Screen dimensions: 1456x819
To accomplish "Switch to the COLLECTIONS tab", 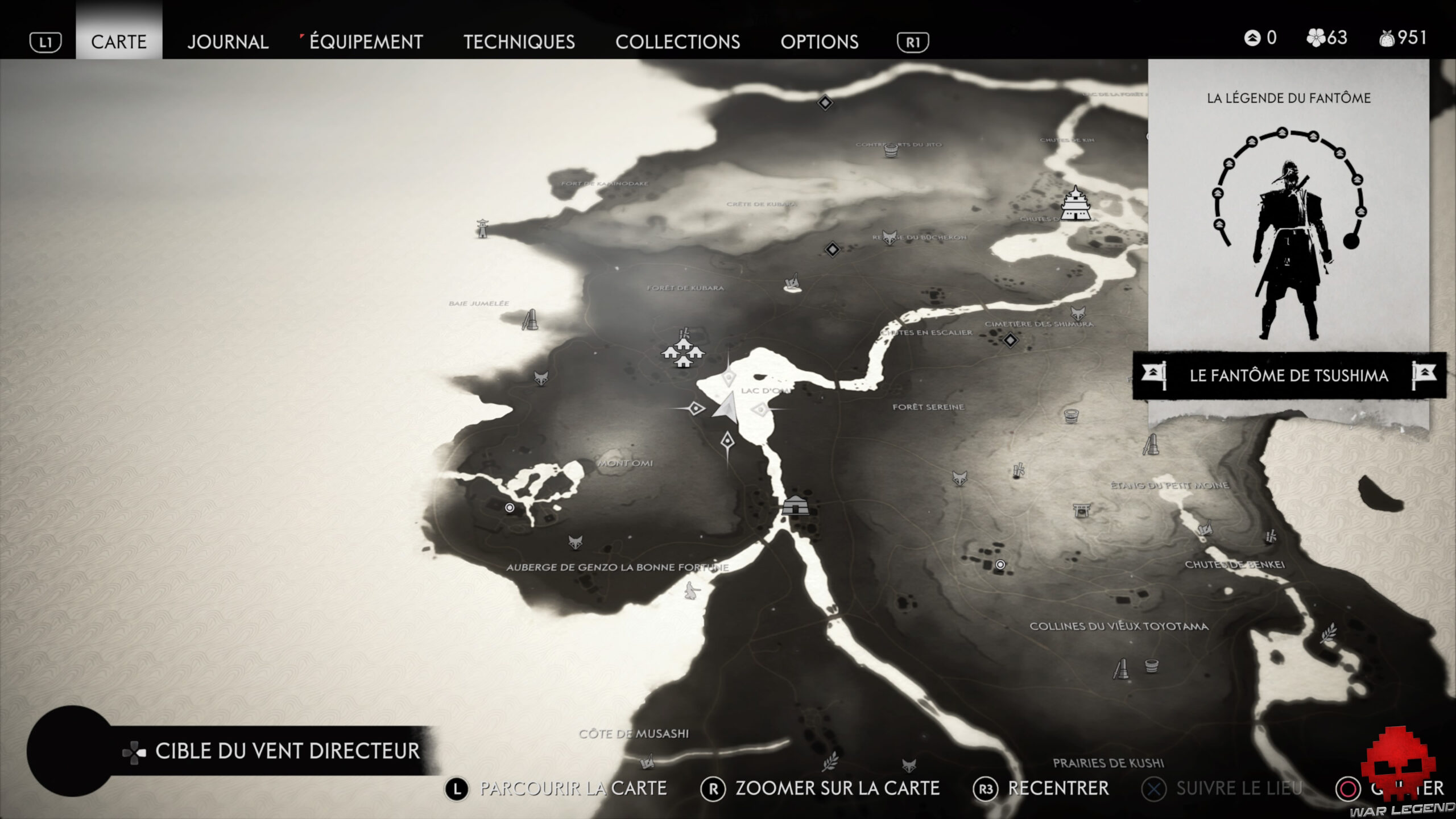I will click(x=679, y=42).
